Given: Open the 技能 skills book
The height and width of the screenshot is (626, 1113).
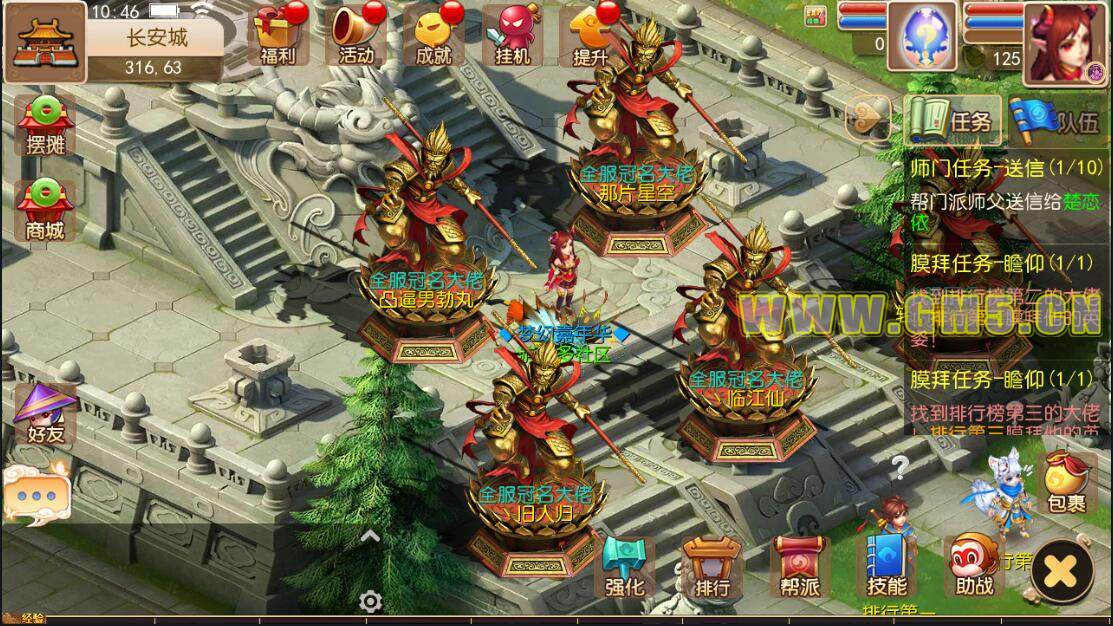Looking at the screenshot, I should click(x=886, y=567).
